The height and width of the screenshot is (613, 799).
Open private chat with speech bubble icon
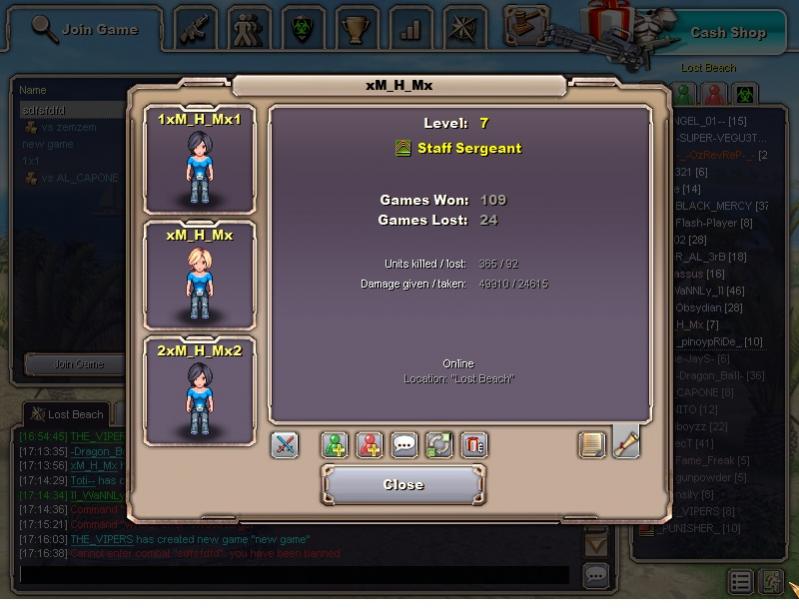tap(404, 445)
